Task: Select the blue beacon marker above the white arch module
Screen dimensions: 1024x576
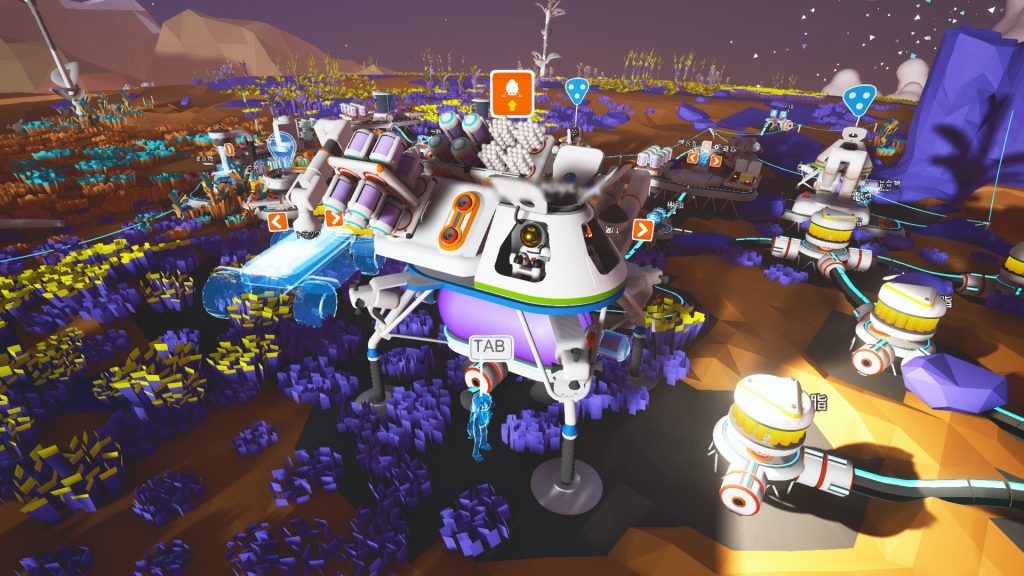Action: [x=858, y=99]
